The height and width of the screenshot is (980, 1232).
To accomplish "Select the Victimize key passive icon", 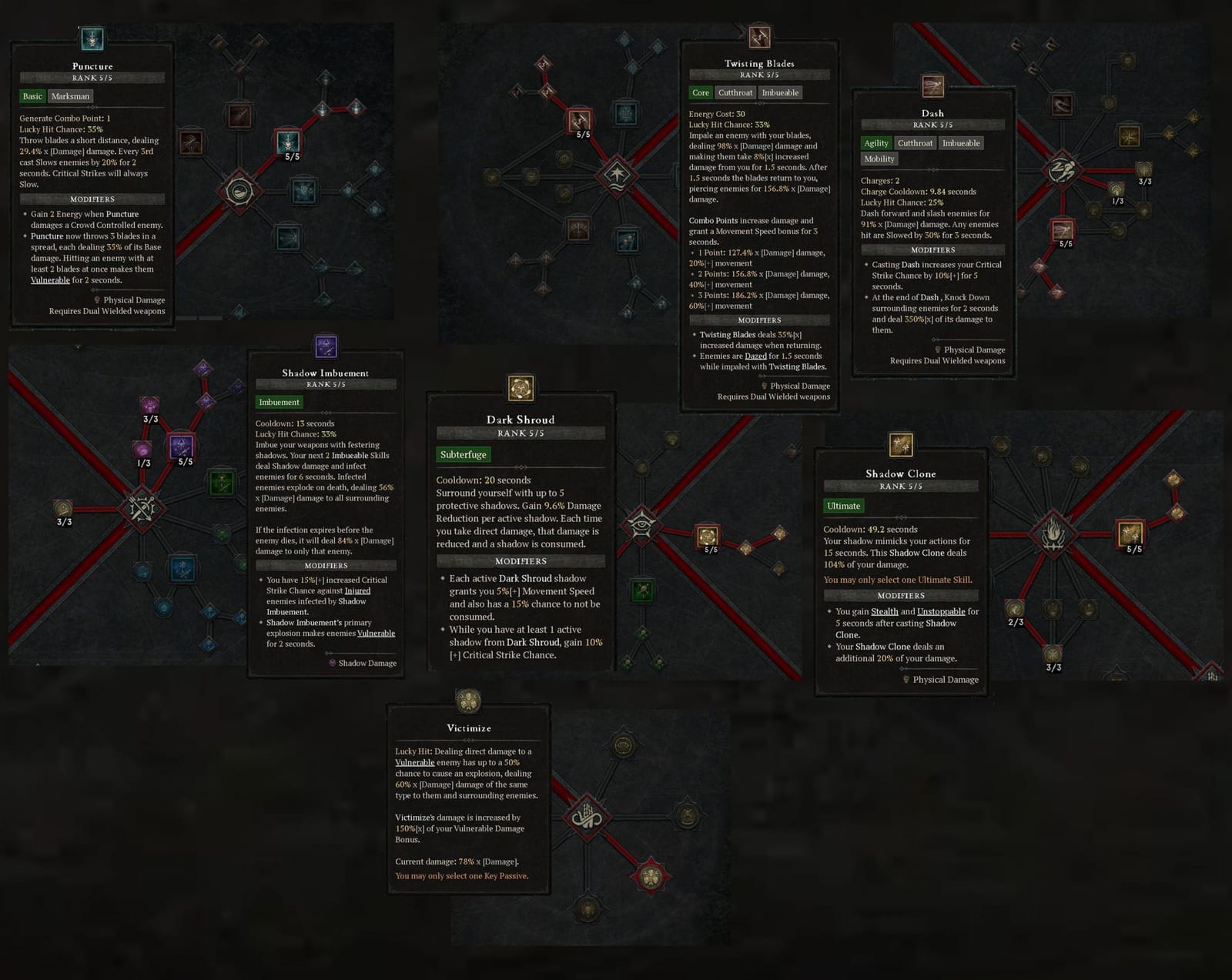I will (x=470, y=701).
